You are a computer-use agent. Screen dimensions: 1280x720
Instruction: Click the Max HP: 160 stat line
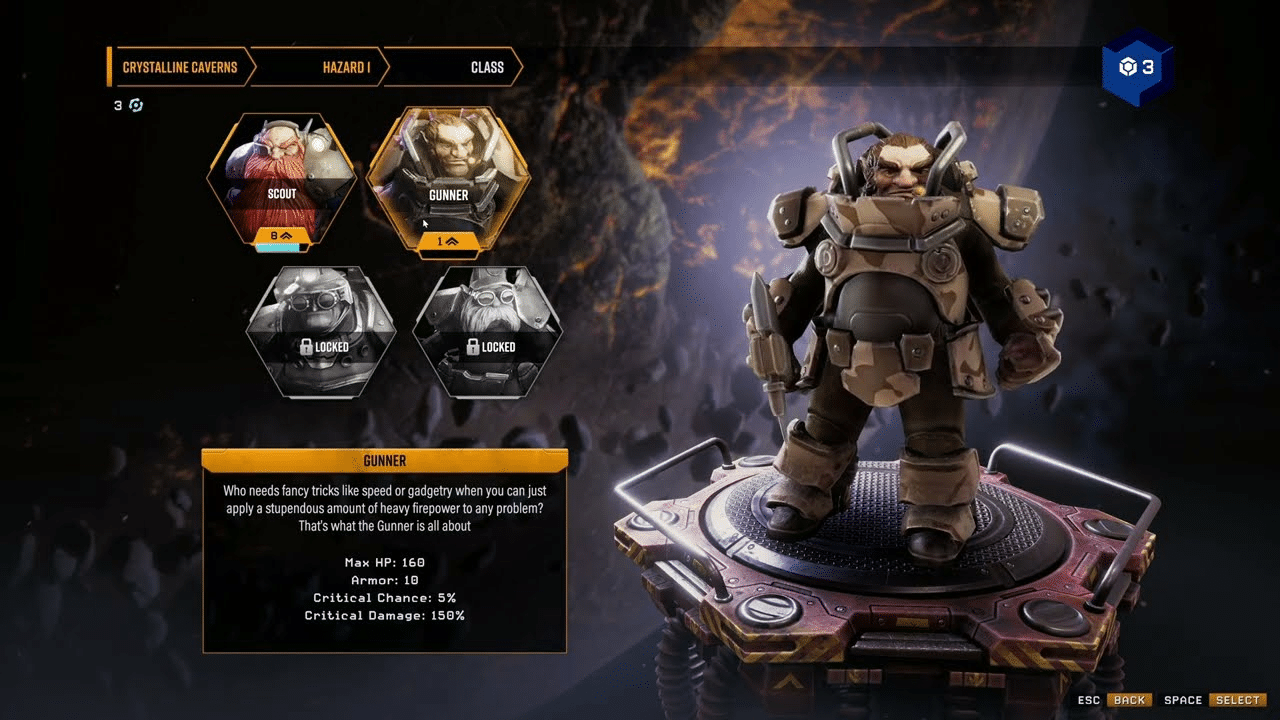(385, 565)
